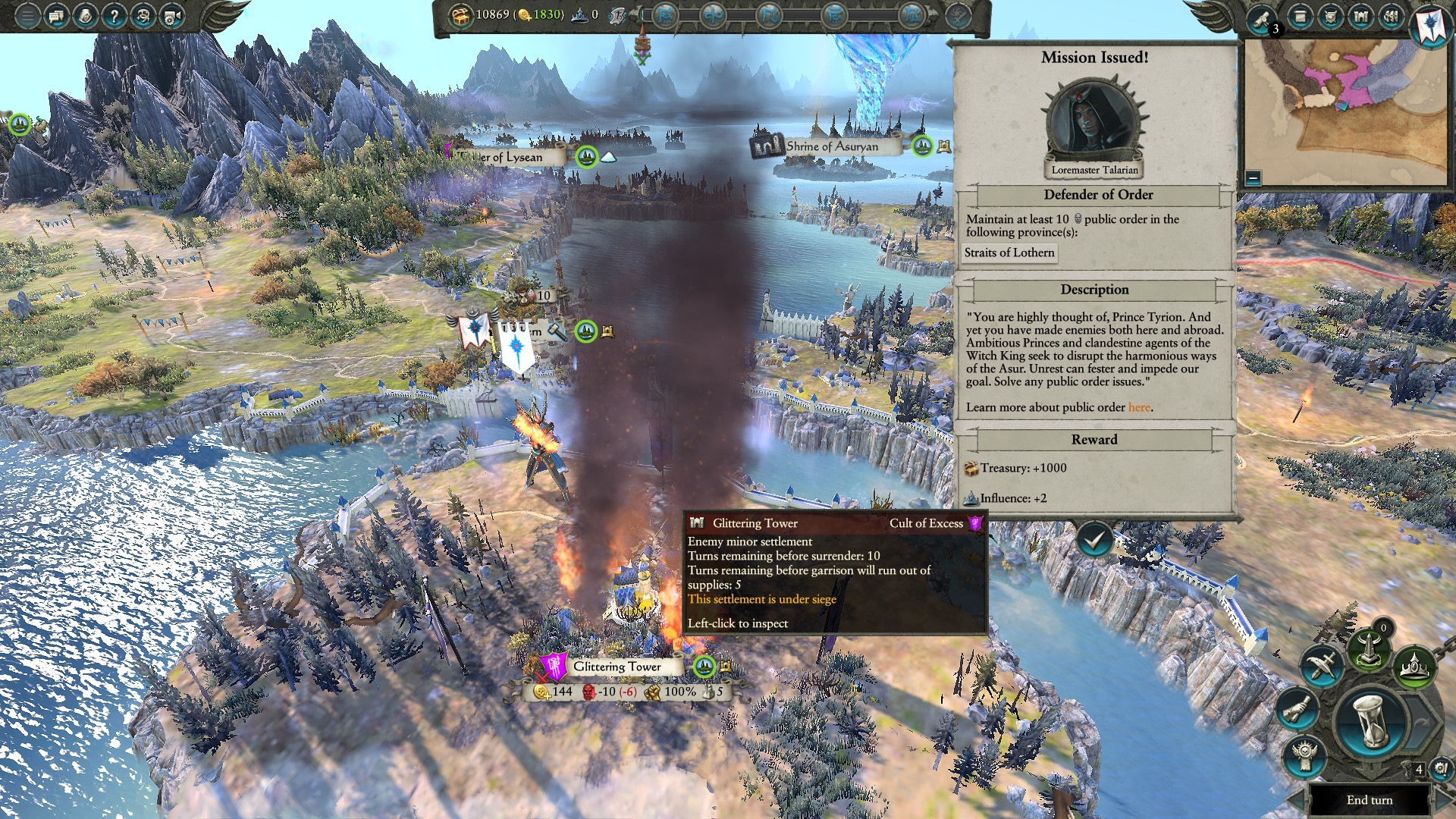
Task: Click the faction banner emblem
Action: click(x=1430, y=24)
